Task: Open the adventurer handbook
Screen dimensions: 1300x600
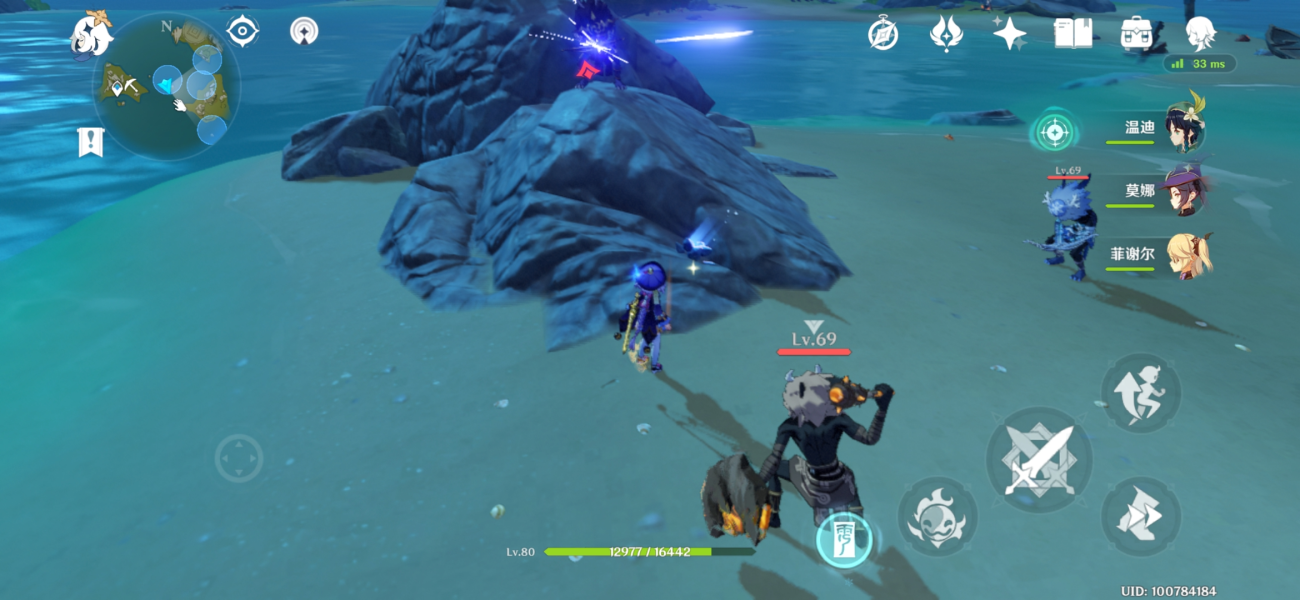Action: click(x=1072, y=34)
